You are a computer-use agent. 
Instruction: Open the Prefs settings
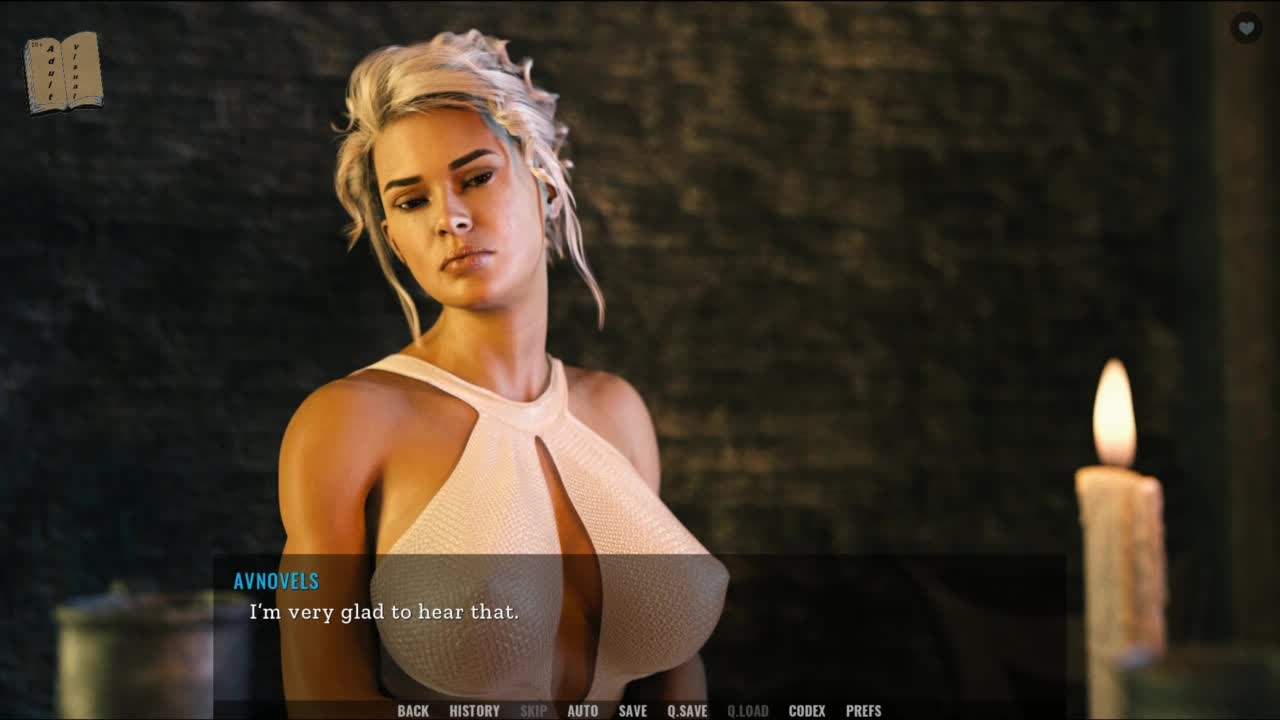863,711
